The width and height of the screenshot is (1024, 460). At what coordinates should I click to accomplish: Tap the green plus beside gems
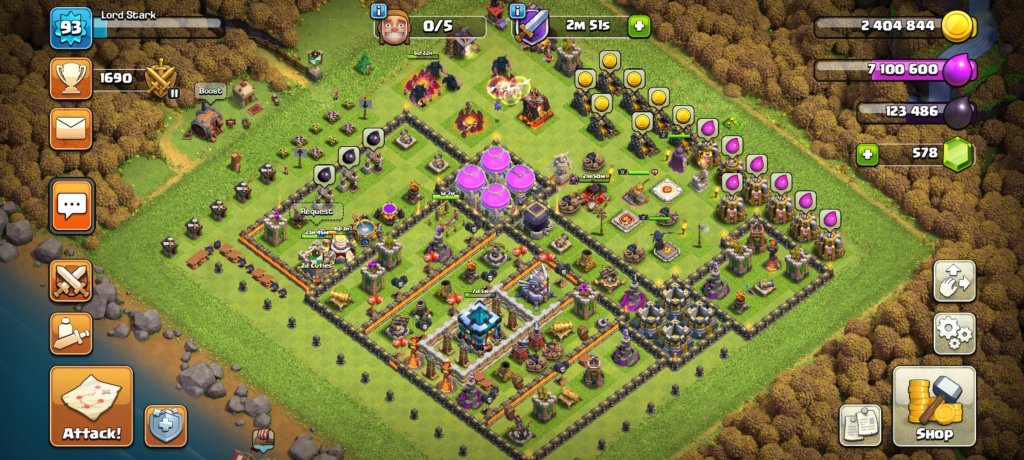(868, 154)
